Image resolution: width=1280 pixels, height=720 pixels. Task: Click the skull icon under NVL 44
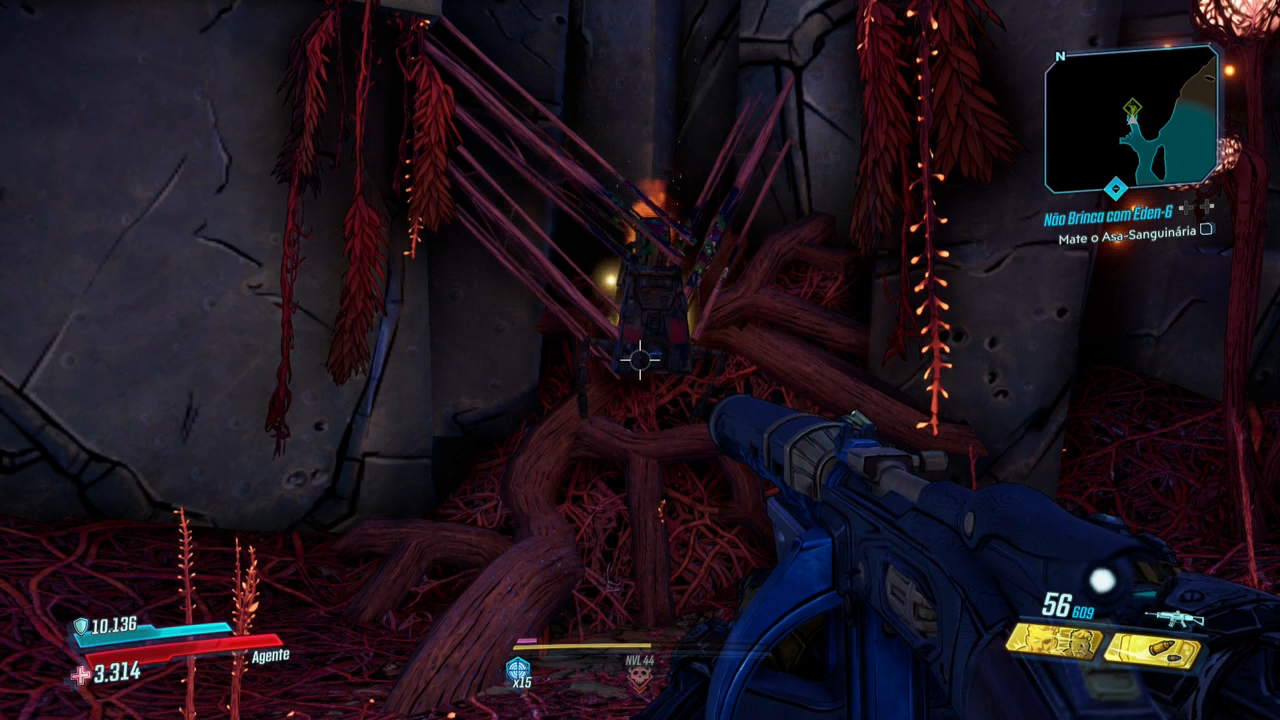(x=637, y=679)
